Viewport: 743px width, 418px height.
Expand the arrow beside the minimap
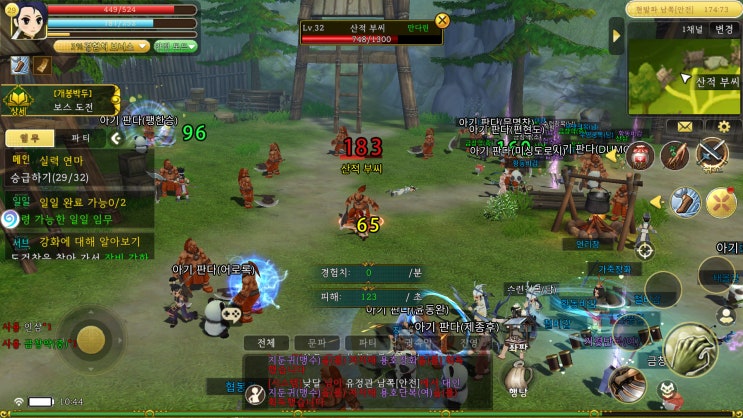(x=617, y=35)
